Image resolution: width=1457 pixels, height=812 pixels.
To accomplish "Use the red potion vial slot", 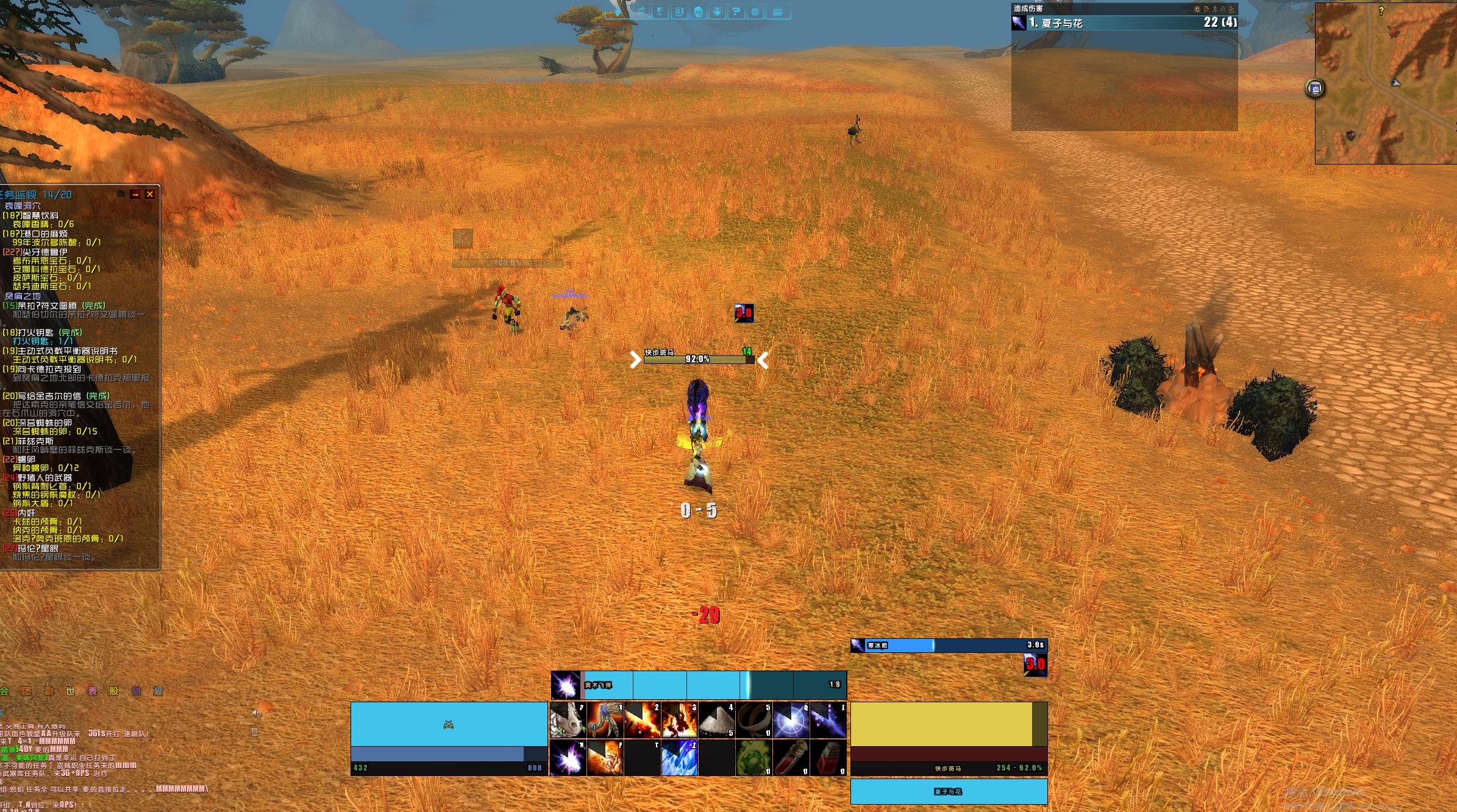I will (x=791, y=758).
